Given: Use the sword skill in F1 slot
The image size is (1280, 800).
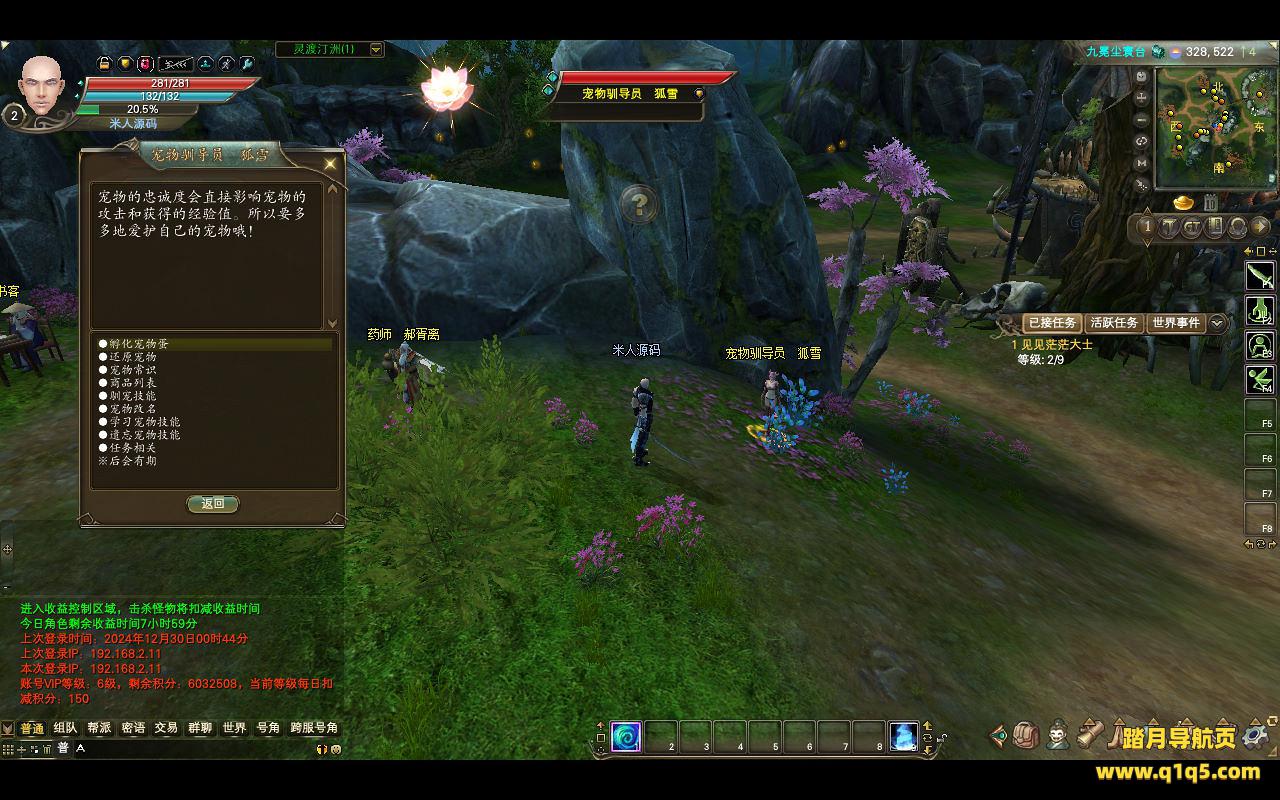Looking at the screenshot, I should (x=1259, y=276).
